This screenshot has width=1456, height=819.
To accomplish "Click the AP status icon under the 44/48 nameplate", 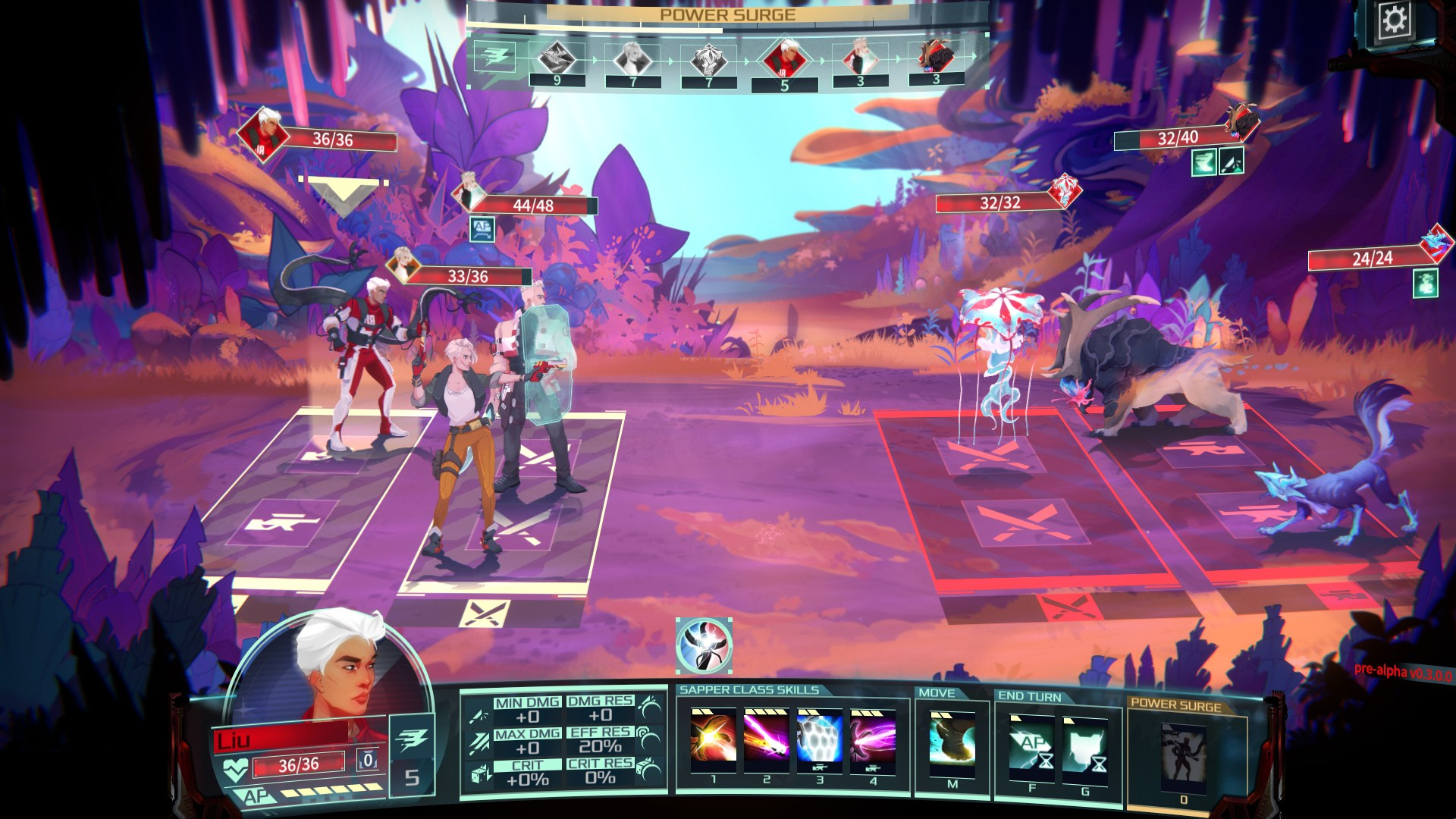I will 482,229.
